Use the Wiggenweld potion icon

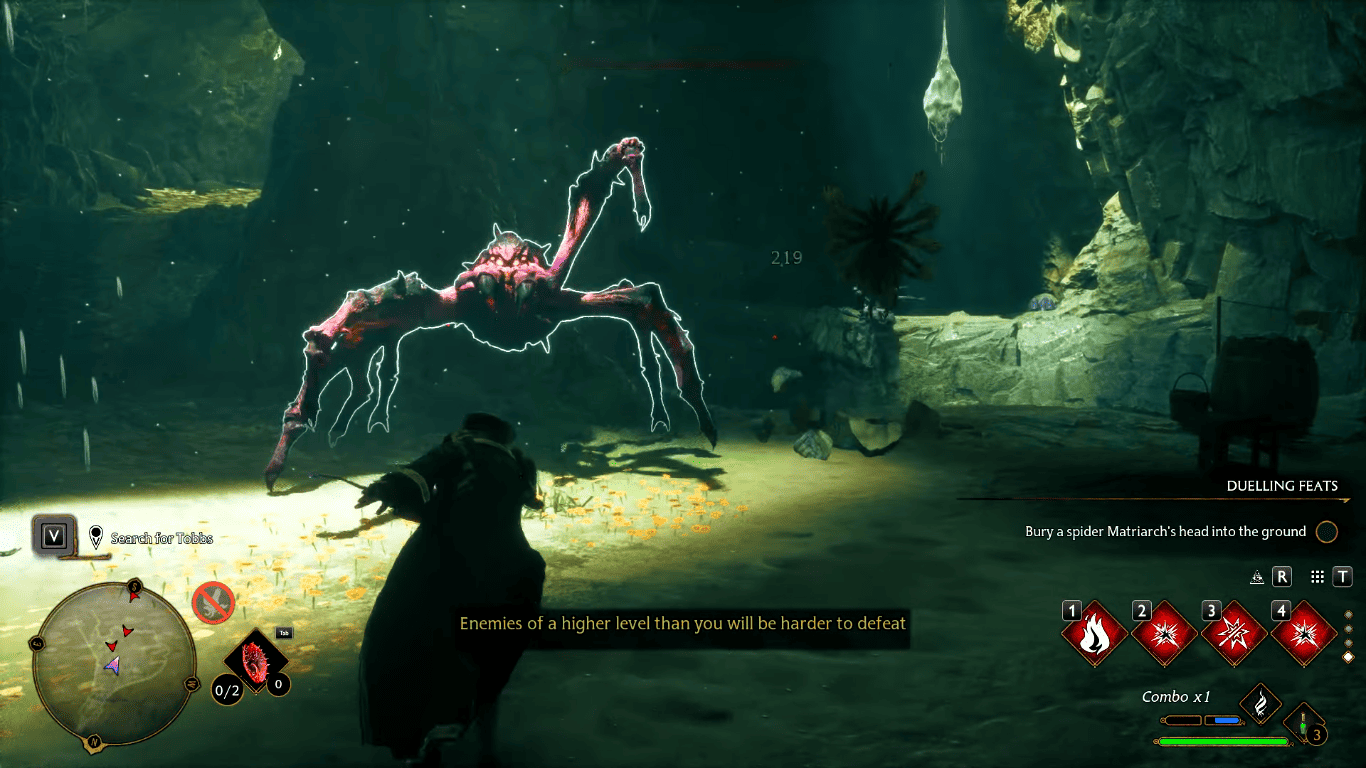pos(1303,724)
